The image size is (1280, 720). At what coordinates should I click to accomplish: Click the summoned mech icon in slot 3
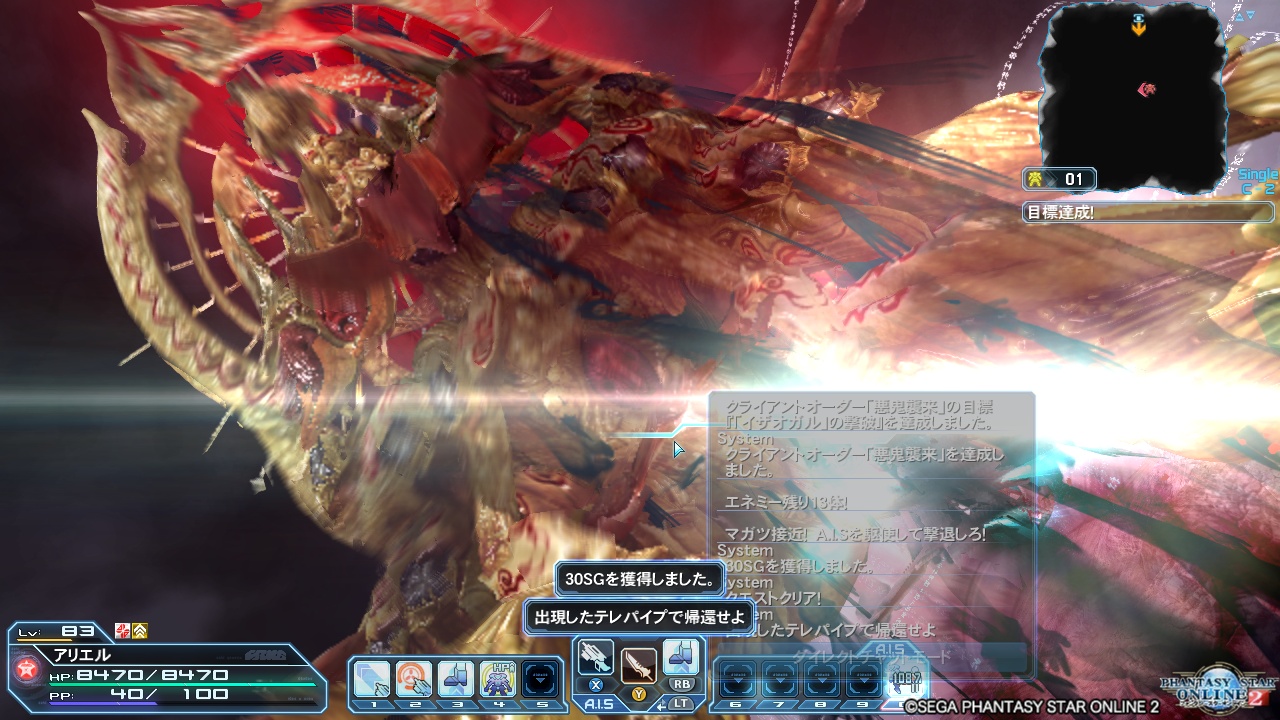click(x=455, y=678)
